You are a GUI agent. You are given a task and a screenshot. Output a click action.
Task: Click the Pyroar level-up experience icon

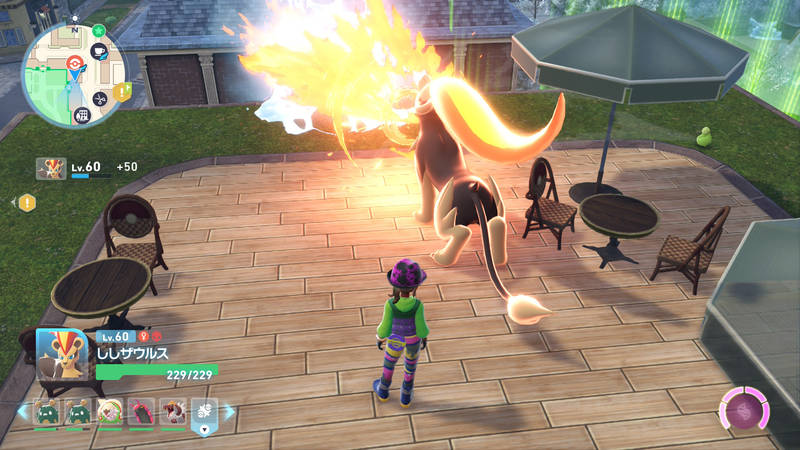point(51,168)
